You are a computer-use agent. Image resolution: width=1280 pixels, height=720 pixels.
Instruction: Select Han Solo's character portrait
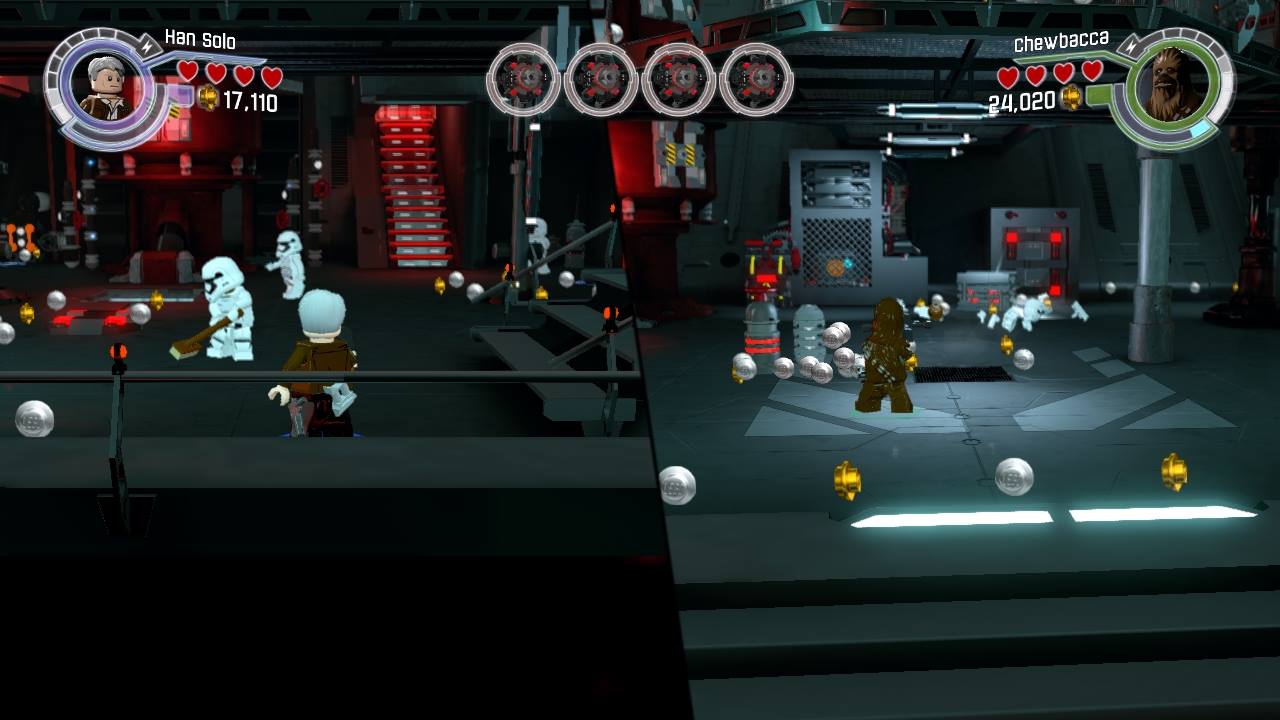point(104,88)
